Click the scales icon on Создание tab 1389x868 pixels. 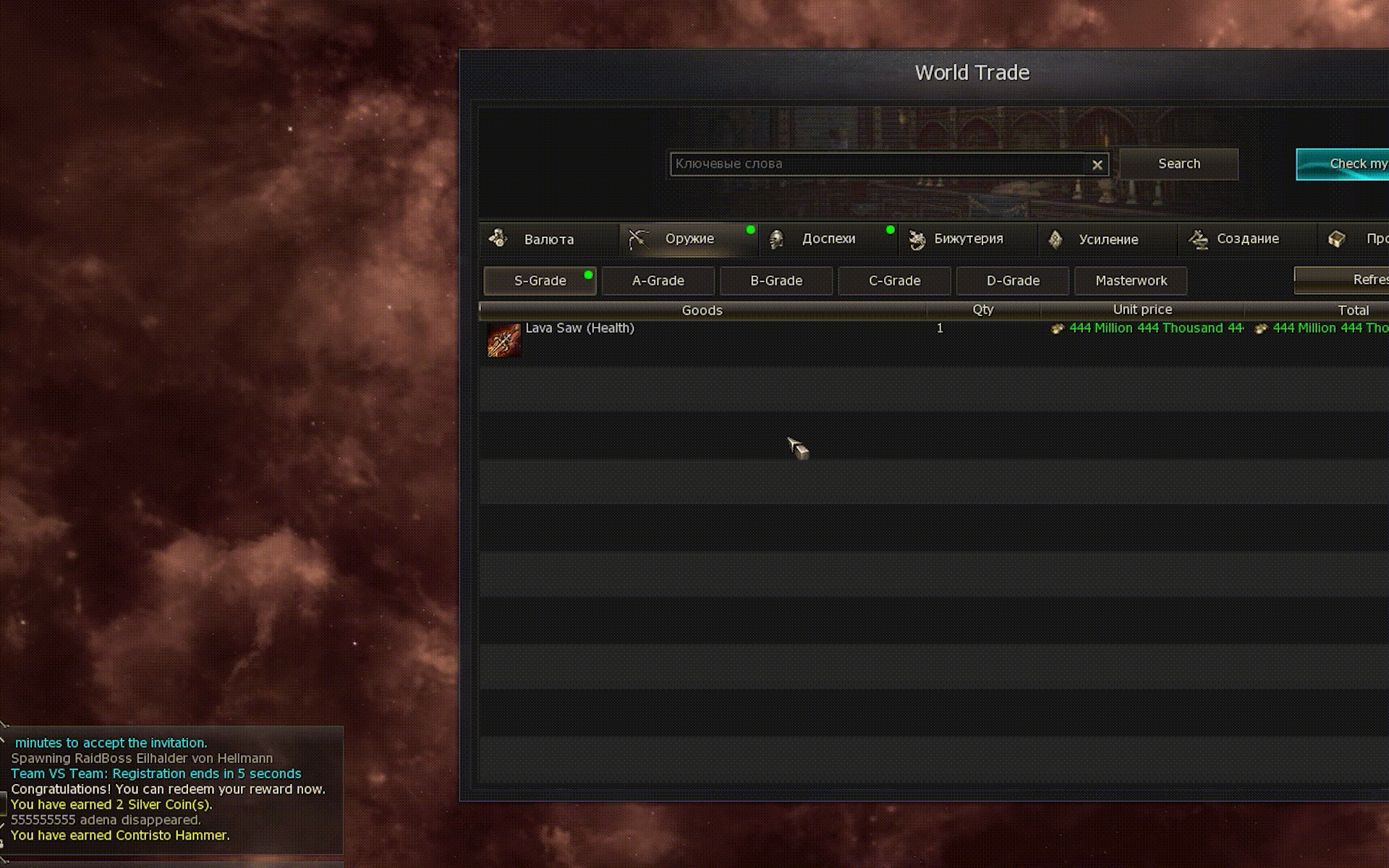pos(1197,239)
